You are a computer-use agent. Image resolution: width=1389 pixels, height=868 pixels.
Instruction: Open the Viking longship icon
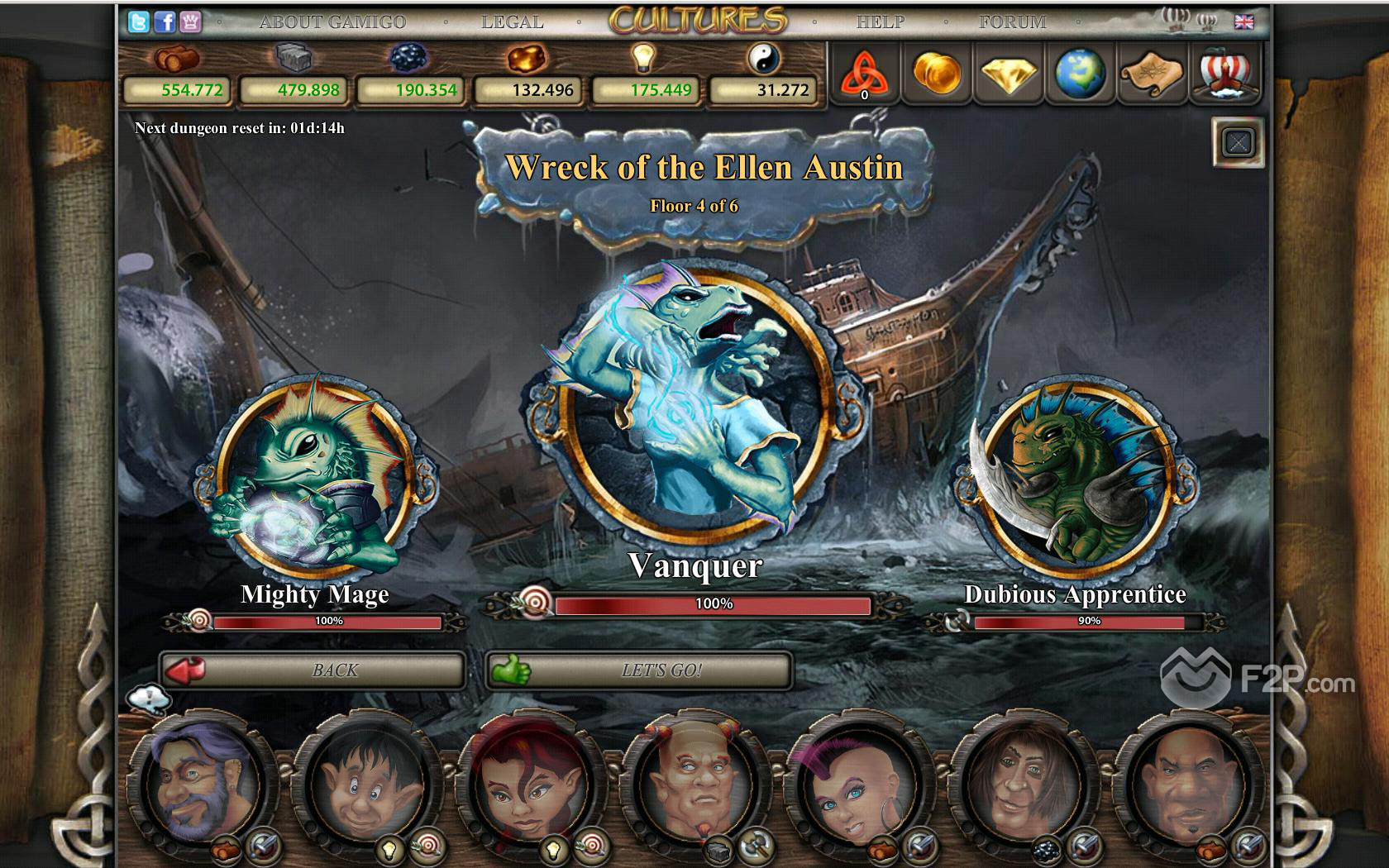1224,74
